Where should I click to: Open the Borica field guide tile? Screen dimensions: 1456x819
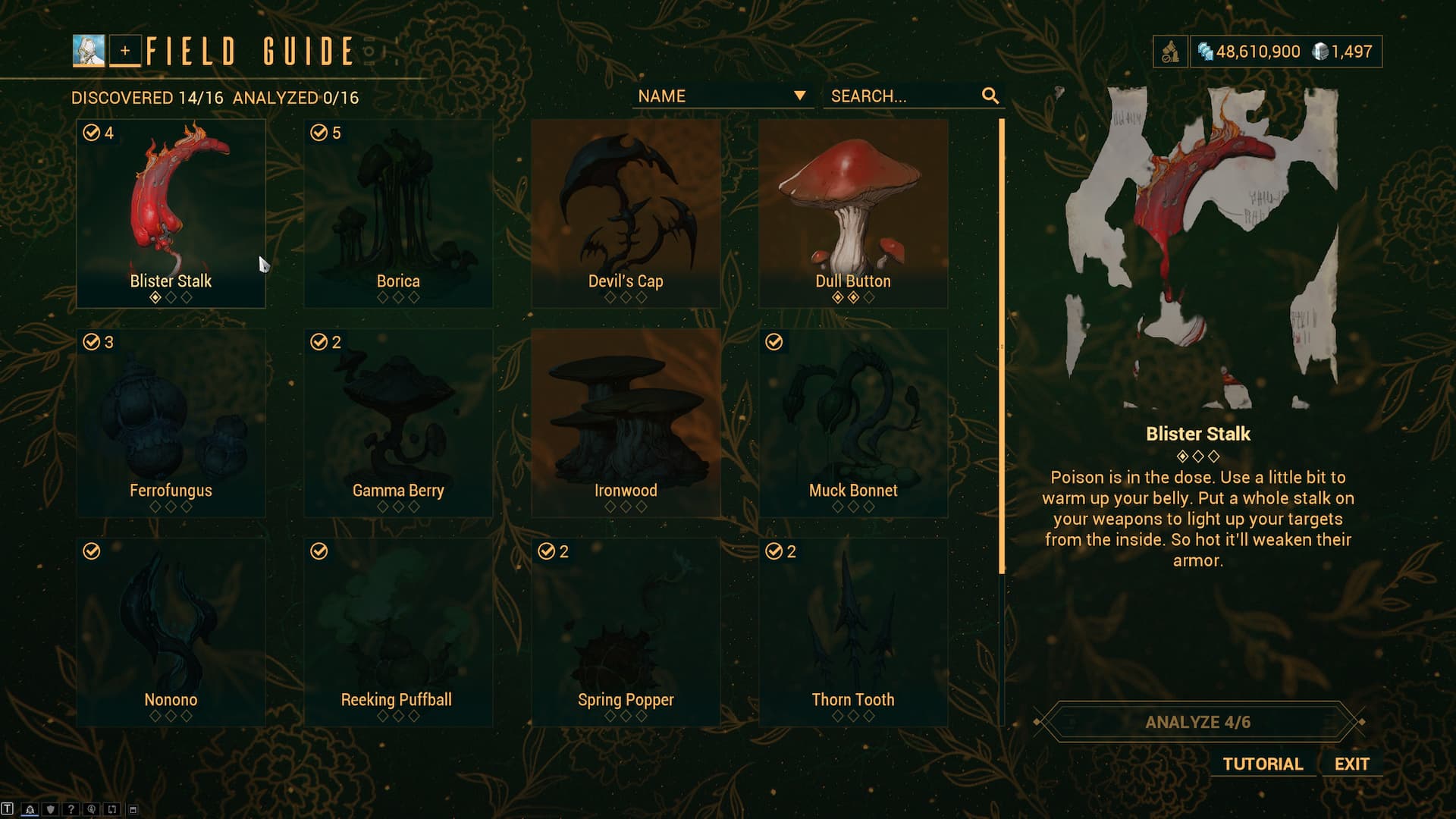coord(398,213)
